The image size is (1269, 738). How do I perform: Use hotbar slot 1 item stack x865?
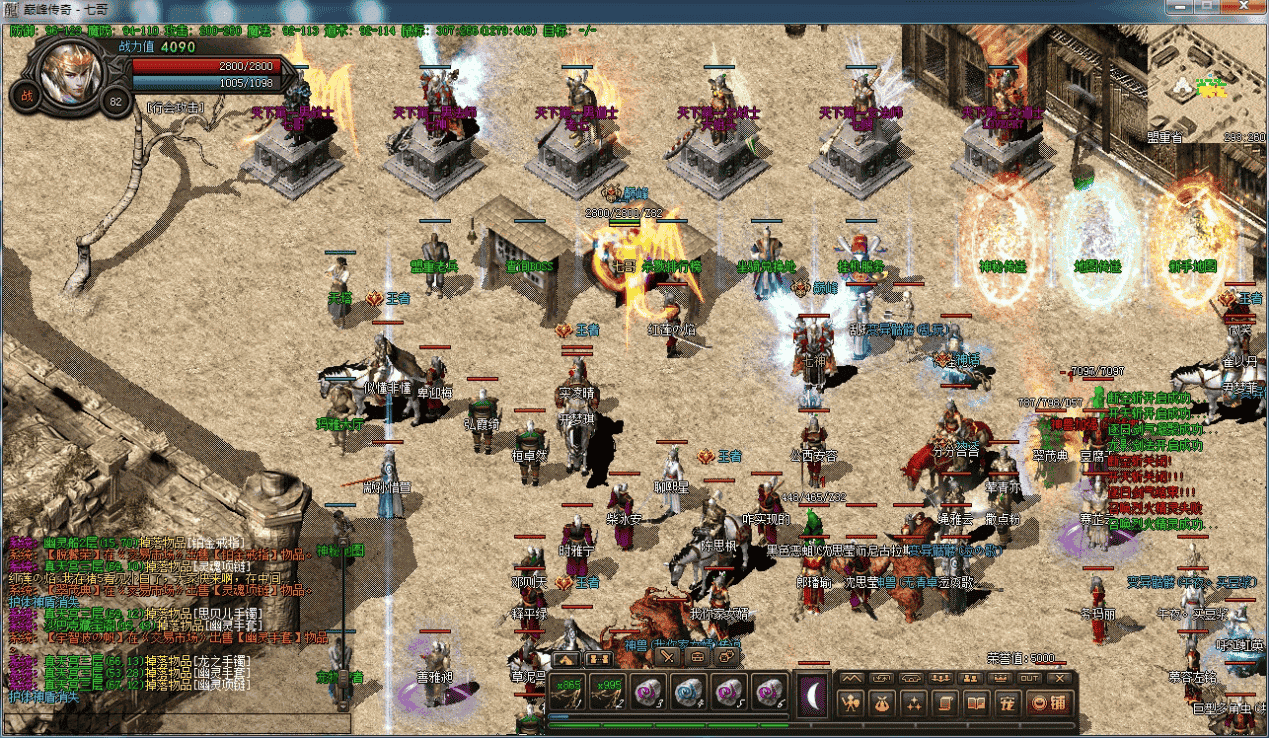568,692
